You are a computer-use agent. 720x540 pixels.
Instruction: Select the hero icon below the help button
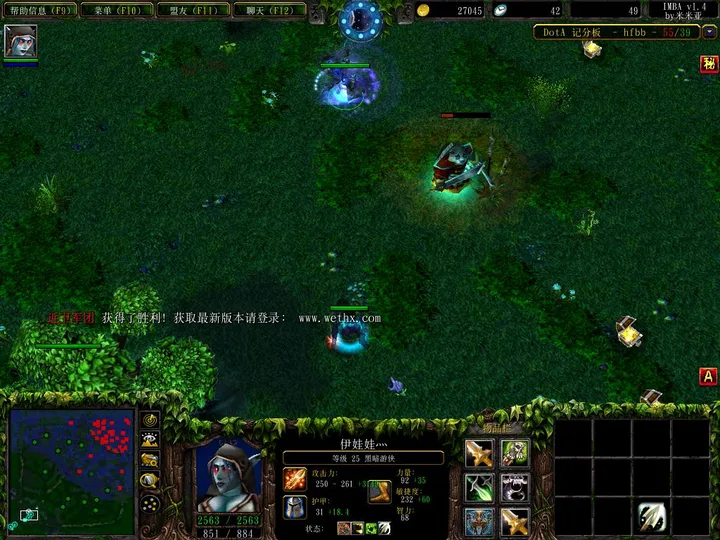[20, 41]
